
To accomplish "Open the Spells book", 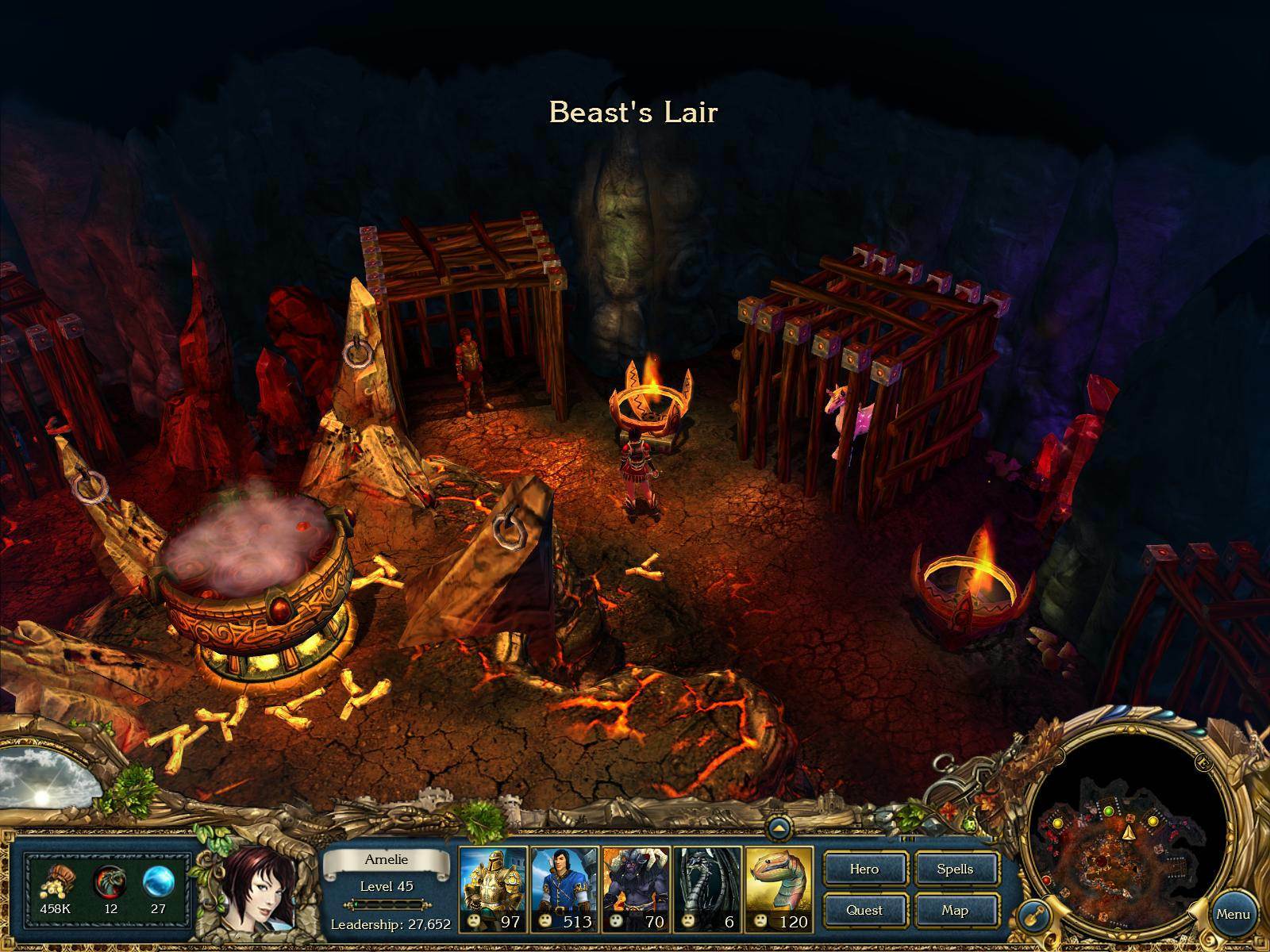I will coord(955,869).
